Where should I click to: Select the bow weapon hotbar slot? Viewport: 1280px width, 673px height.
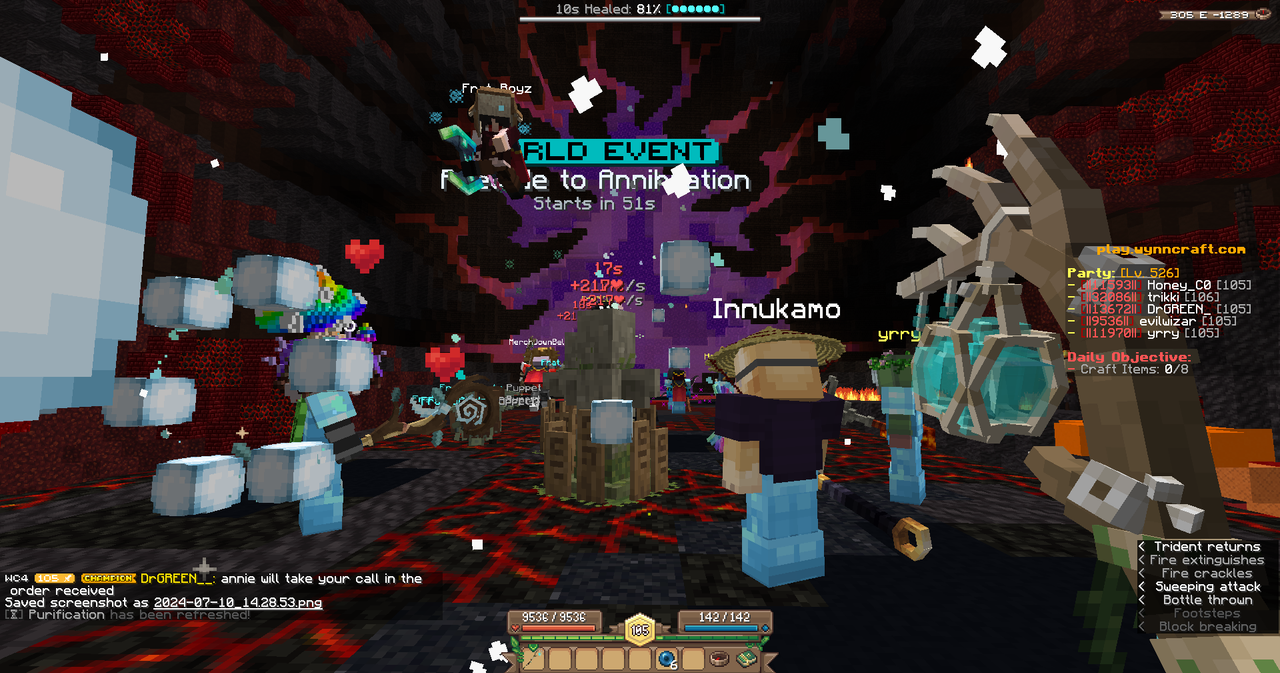tap(534, 658)
